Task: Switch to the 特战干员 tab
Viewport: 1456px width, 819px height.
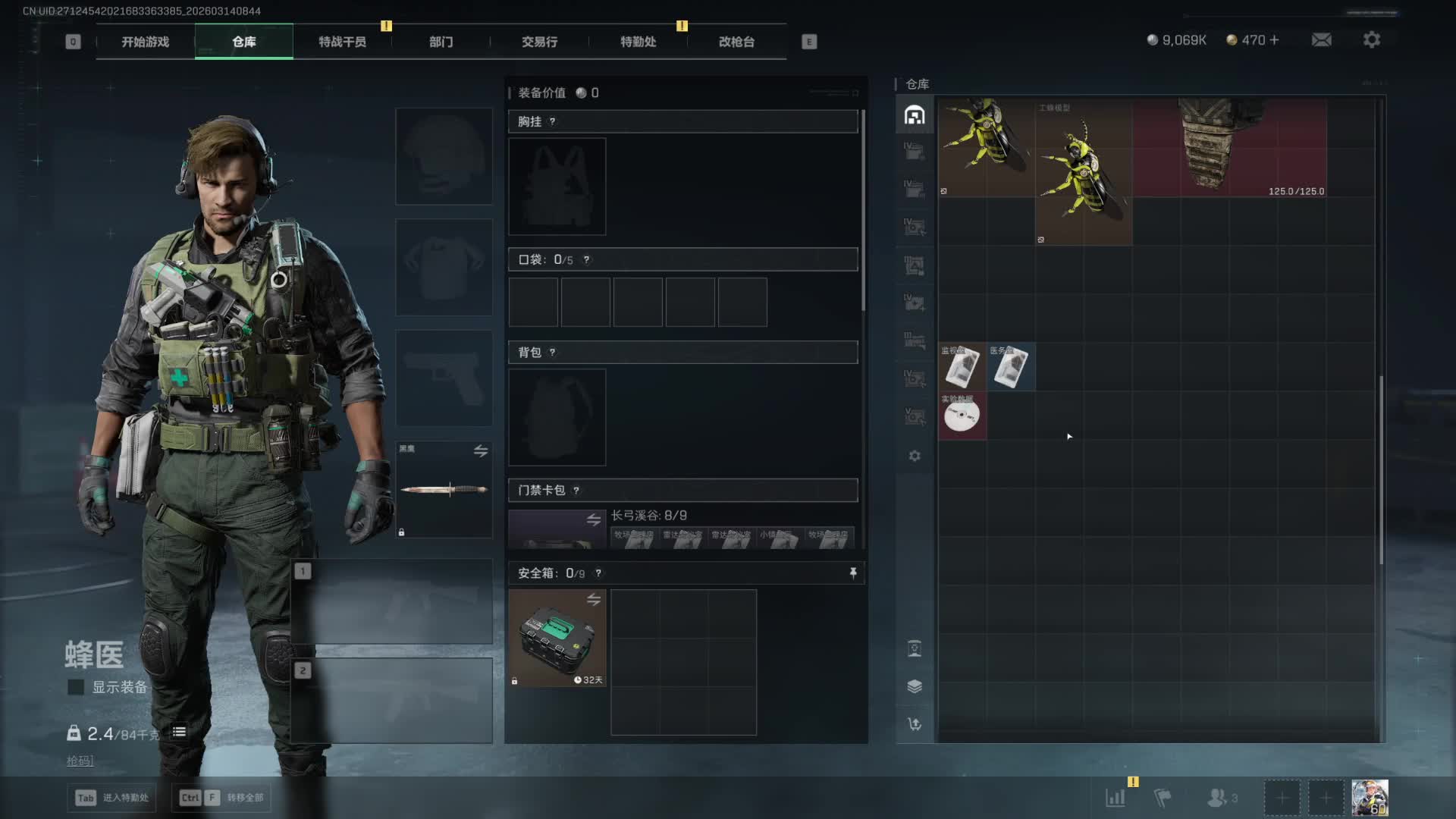Action: point(342,42)
